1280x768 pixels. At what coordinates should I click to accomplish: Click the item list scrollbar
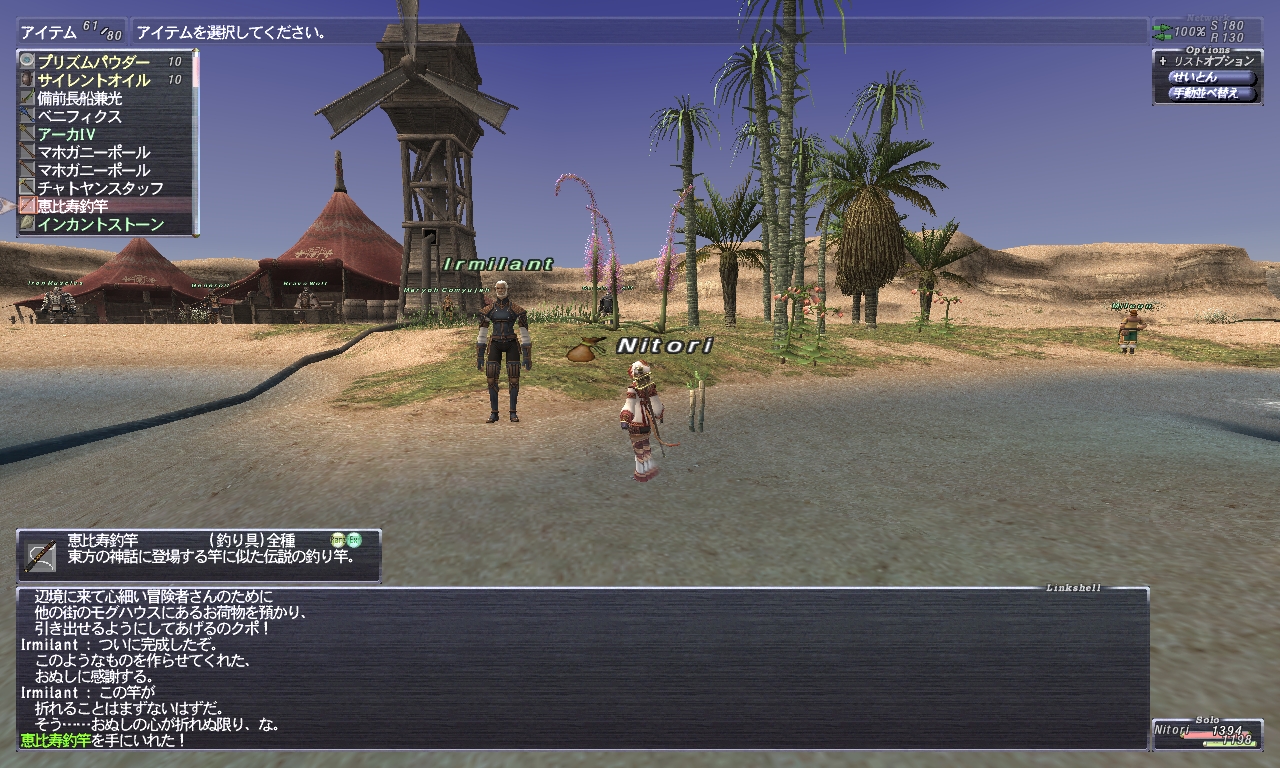click(197, 142)
